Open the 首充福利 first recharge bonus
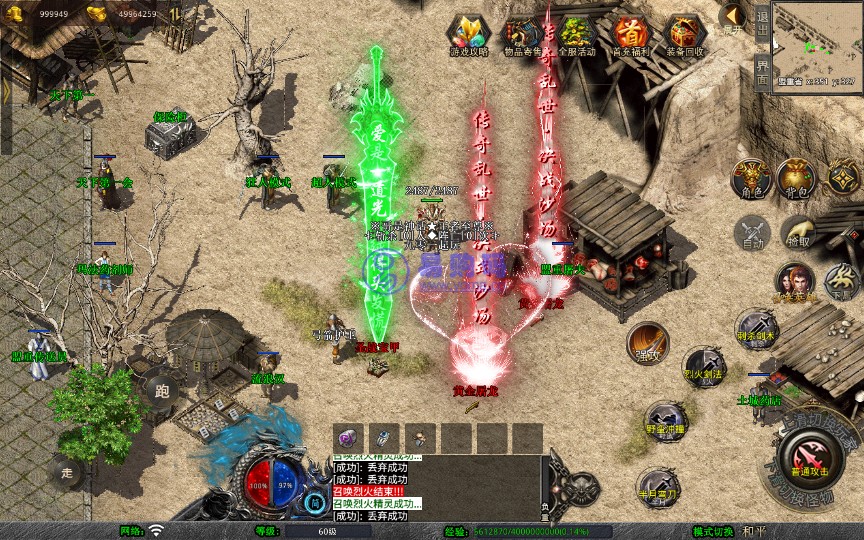This screenshot has height=540, width=864. point(630,35)
